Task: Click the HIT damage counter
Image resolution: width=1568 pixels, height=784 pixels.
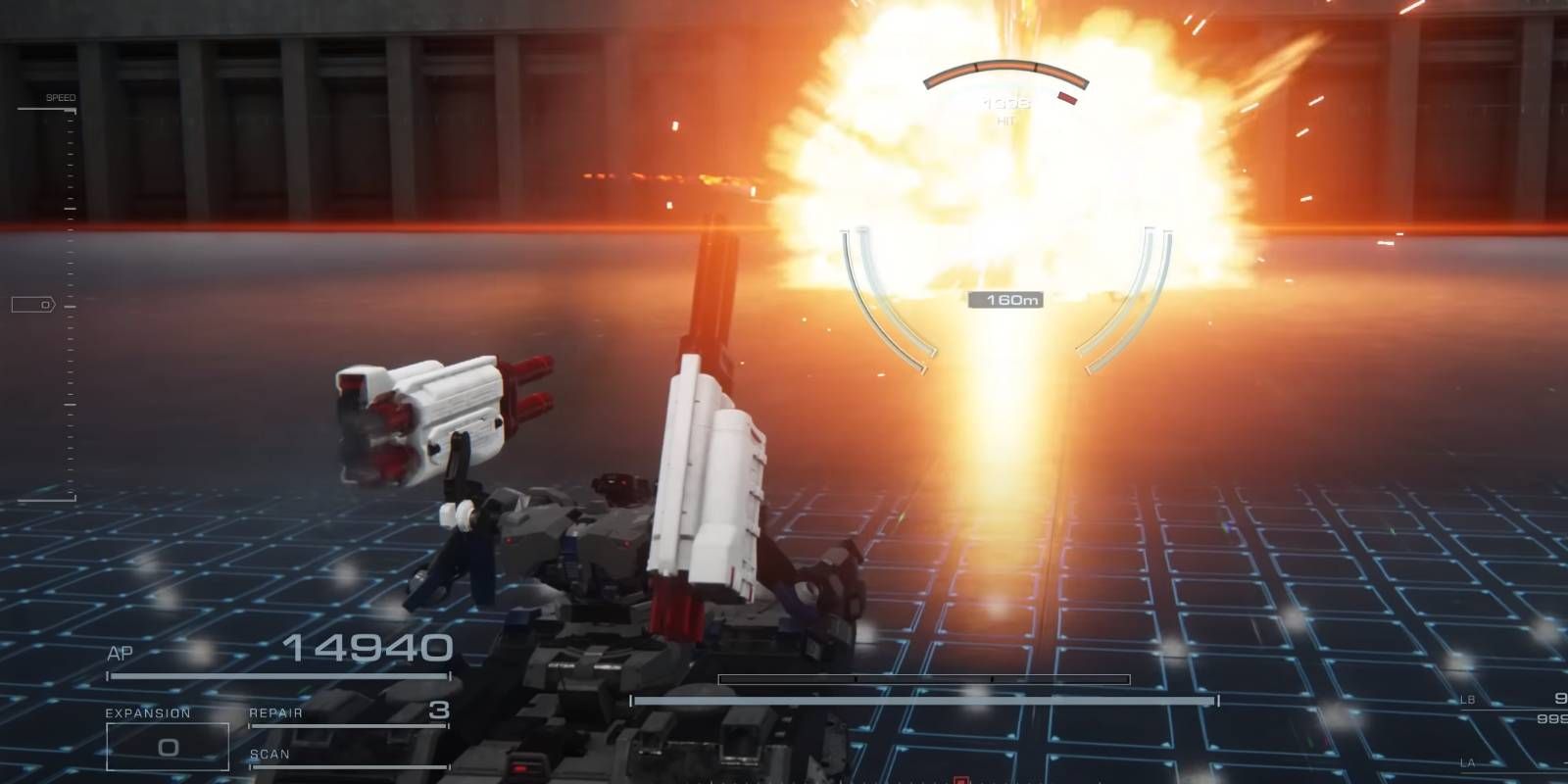Action: (x=1004, y=108)
